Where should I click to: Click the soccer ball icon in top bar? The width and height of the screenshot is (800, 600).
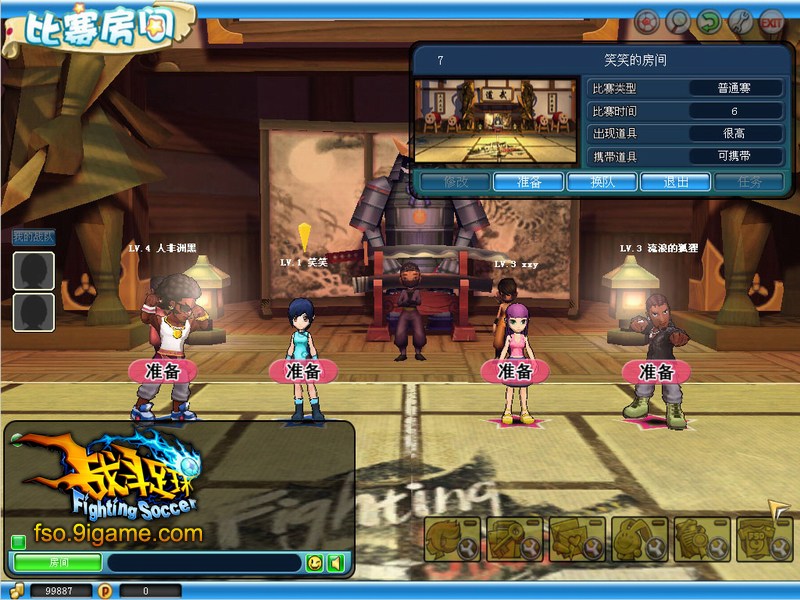[648, 21]
